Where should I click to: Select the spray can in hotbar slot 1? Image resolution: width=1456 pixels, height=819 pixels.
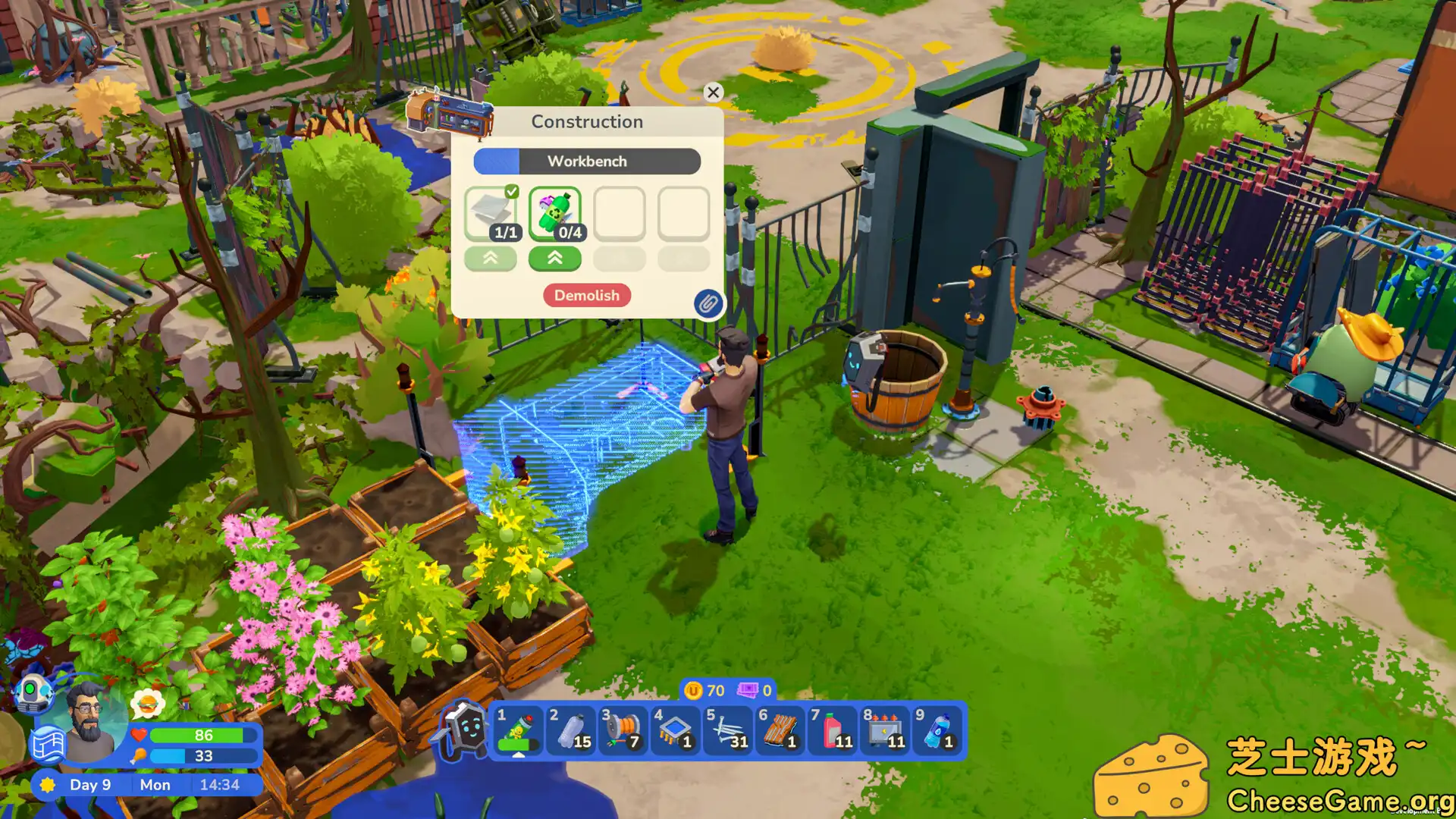point(519,730)
